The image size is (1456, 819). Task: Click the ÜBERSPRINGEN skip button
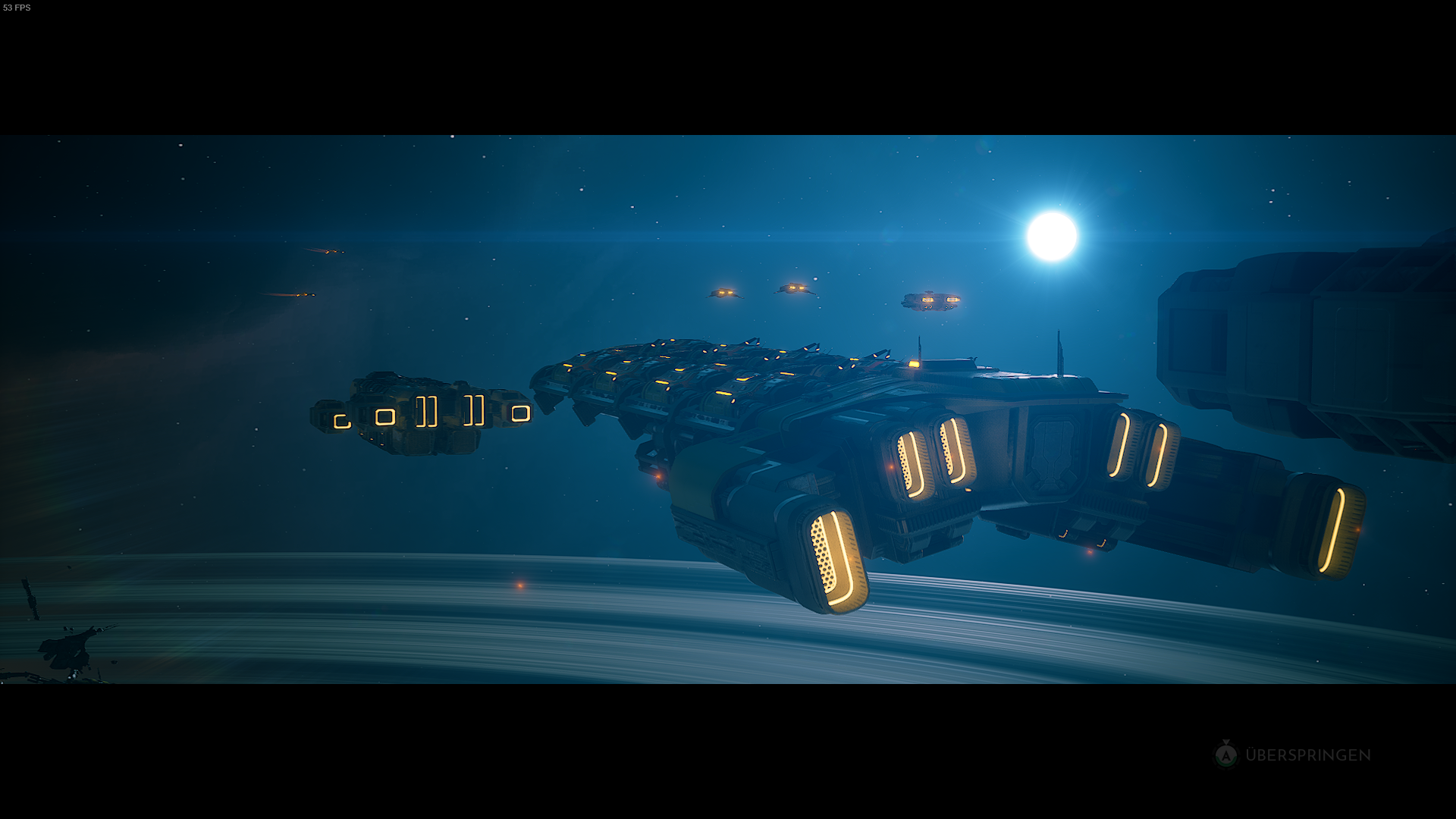1308,755
